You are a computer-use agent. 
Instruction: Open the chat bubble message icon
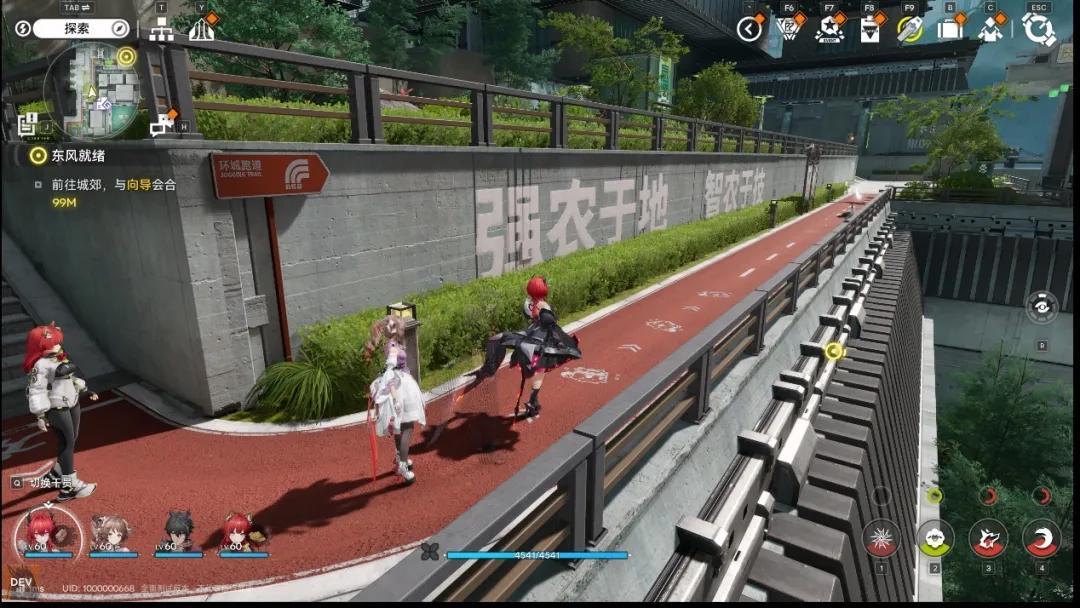161,125
